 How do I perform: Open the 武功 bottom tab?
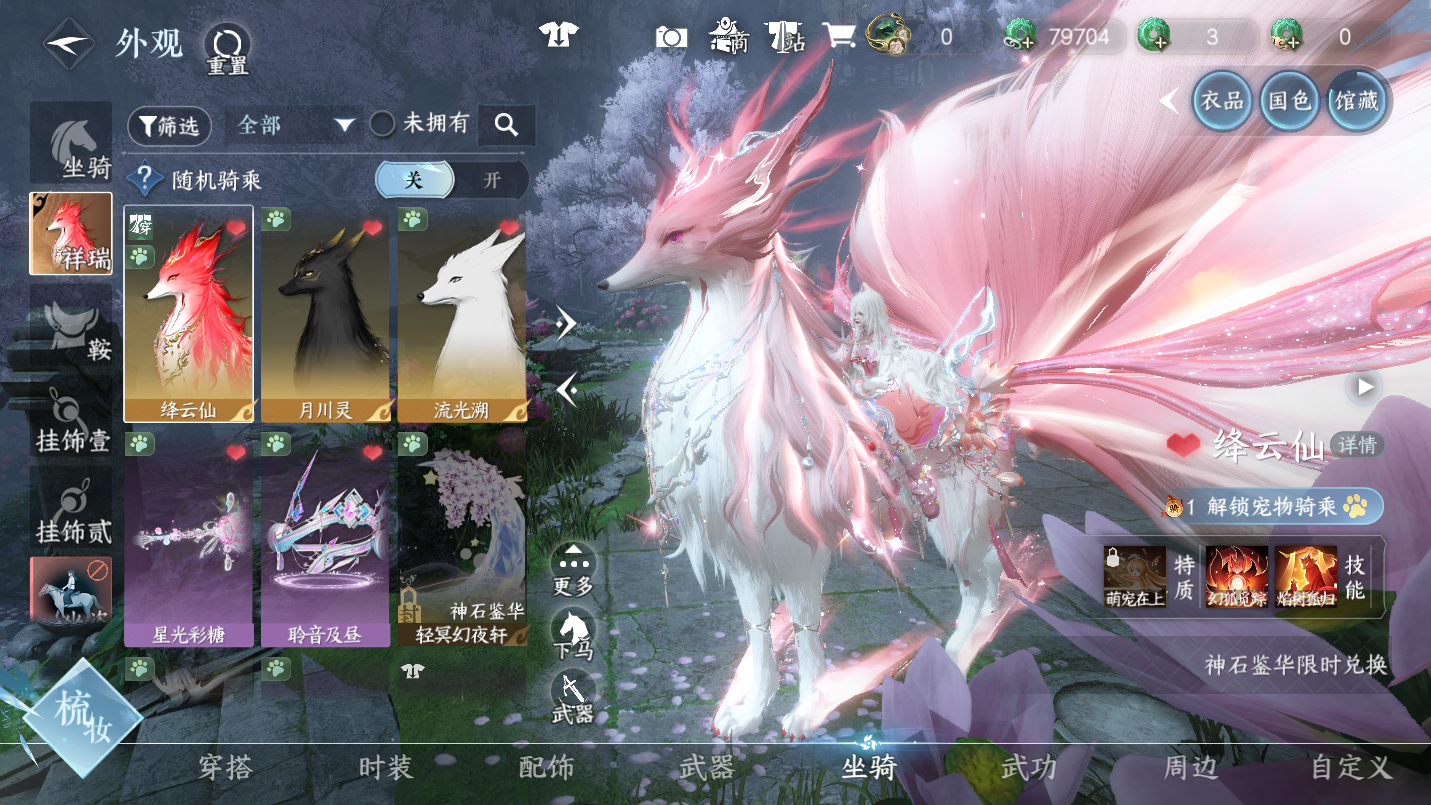pos(1028,767)
